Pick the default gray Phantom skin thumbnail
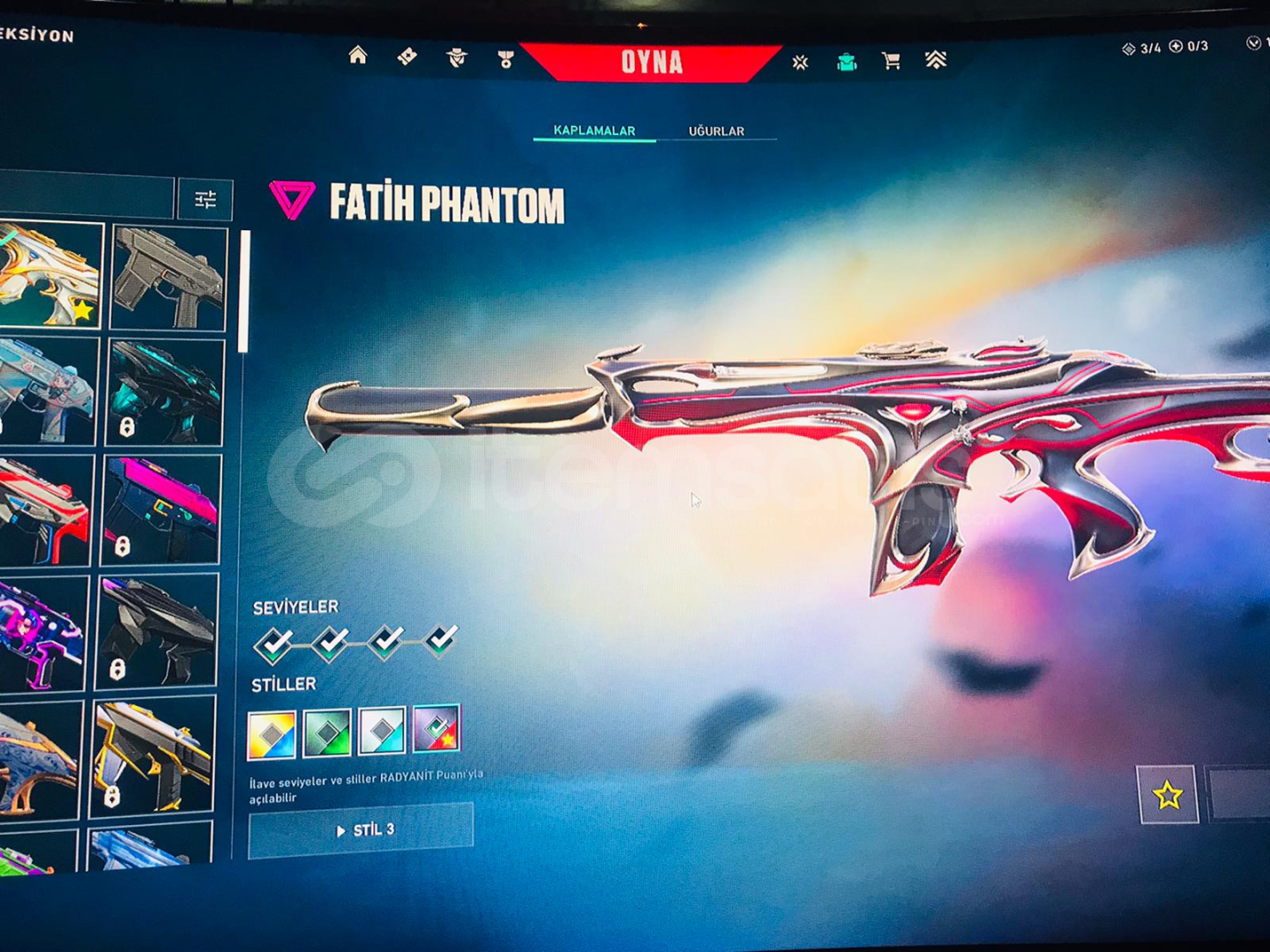The width and height of the screenshot is (1270, 952). tap(168, 279)
